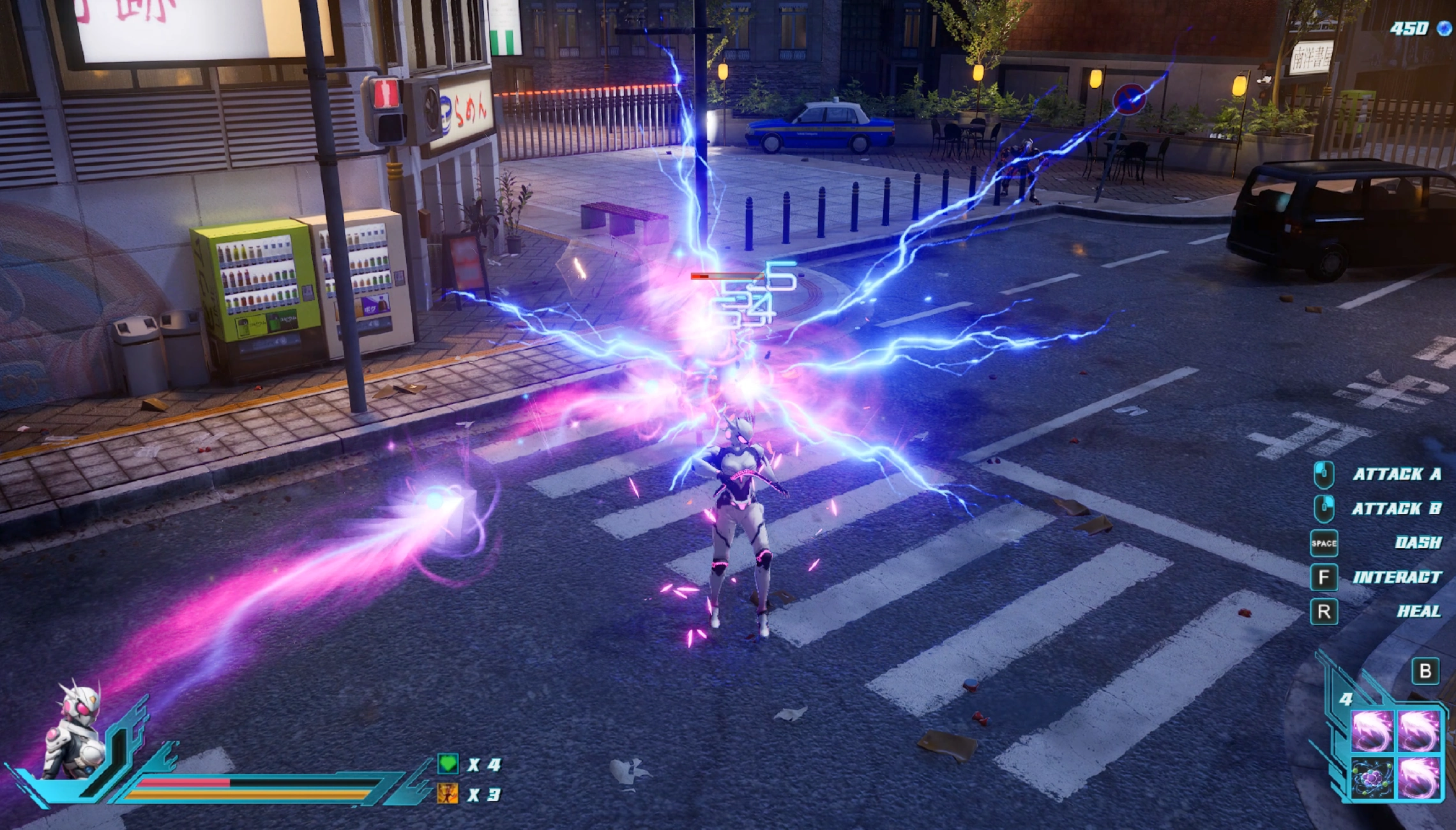Activate the orange fiery figure item

[x=447, y=794]
